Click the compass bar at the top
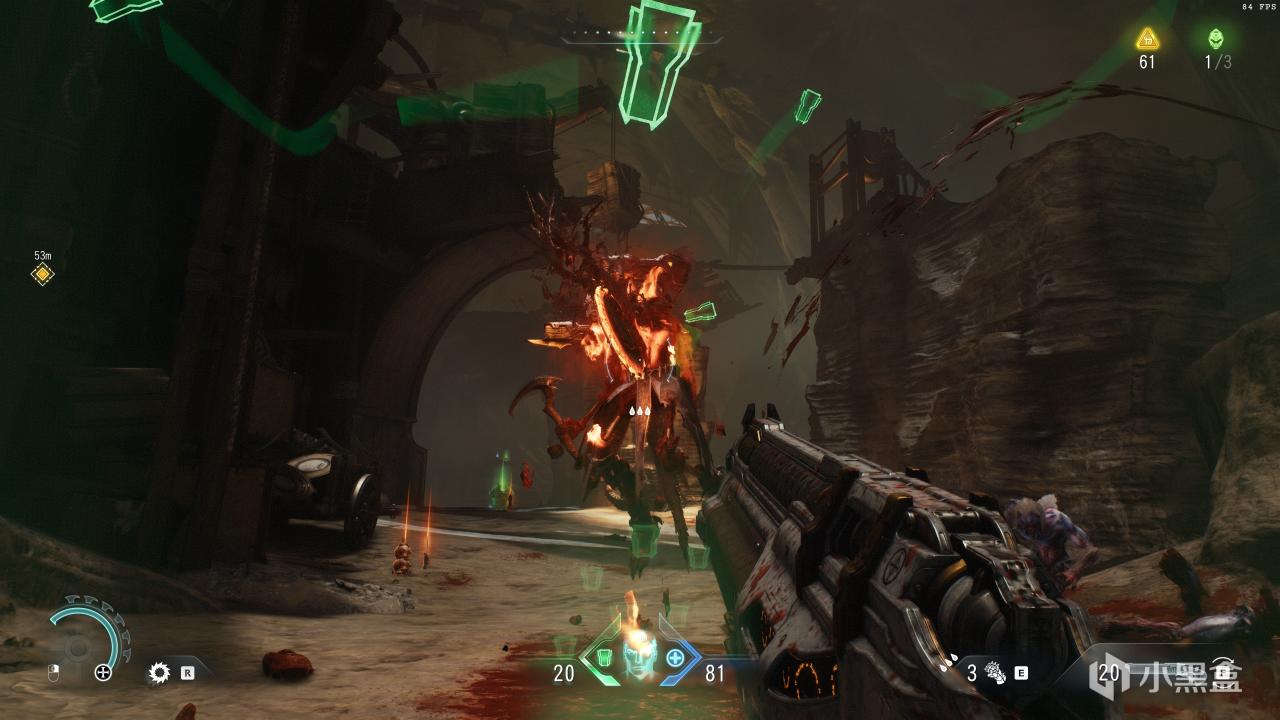1280x720 pixels. click(x=641, y=39)
